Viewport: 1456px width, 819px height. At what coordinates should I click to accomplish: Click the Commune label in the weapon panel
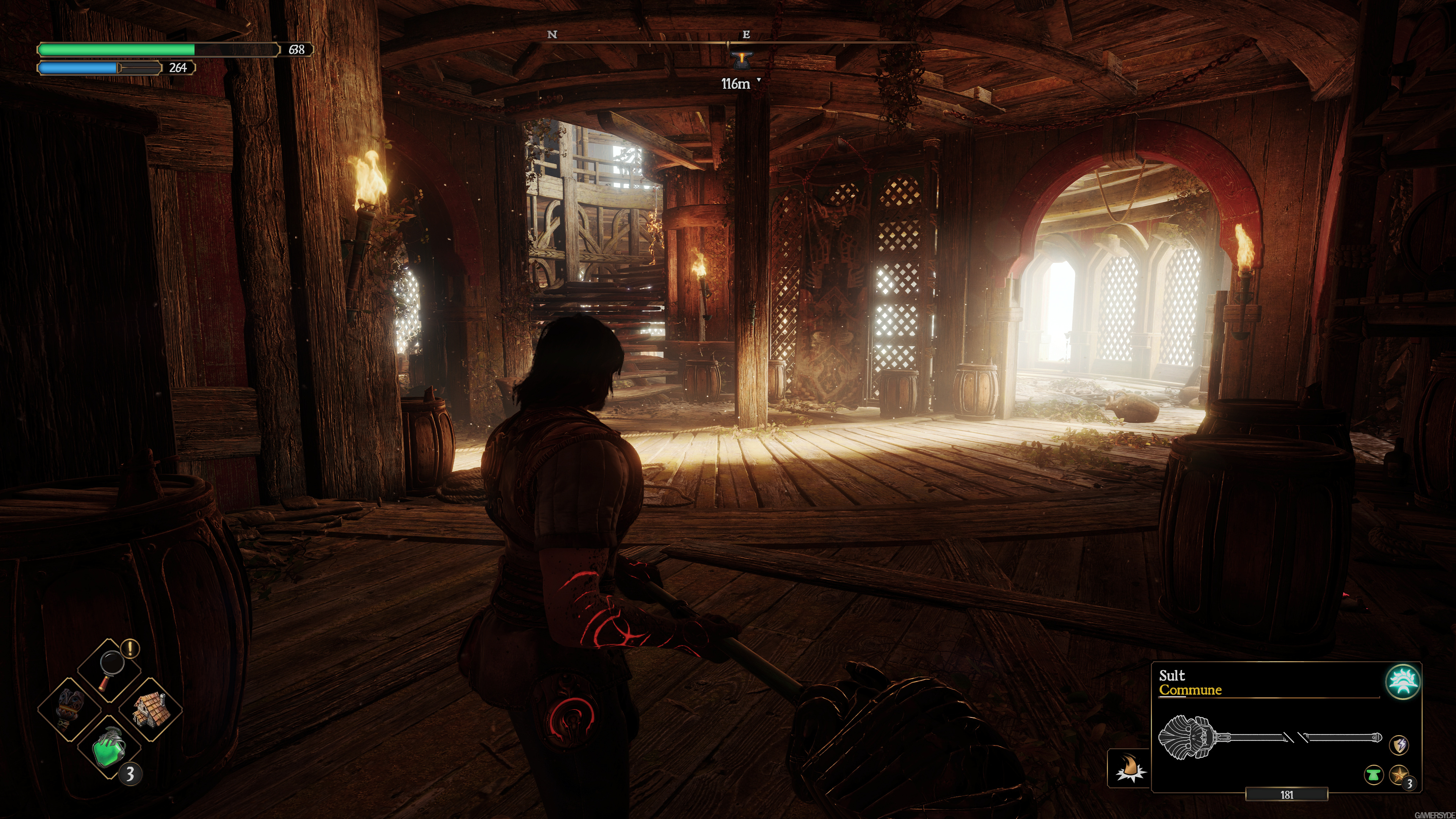point(1190,690)
